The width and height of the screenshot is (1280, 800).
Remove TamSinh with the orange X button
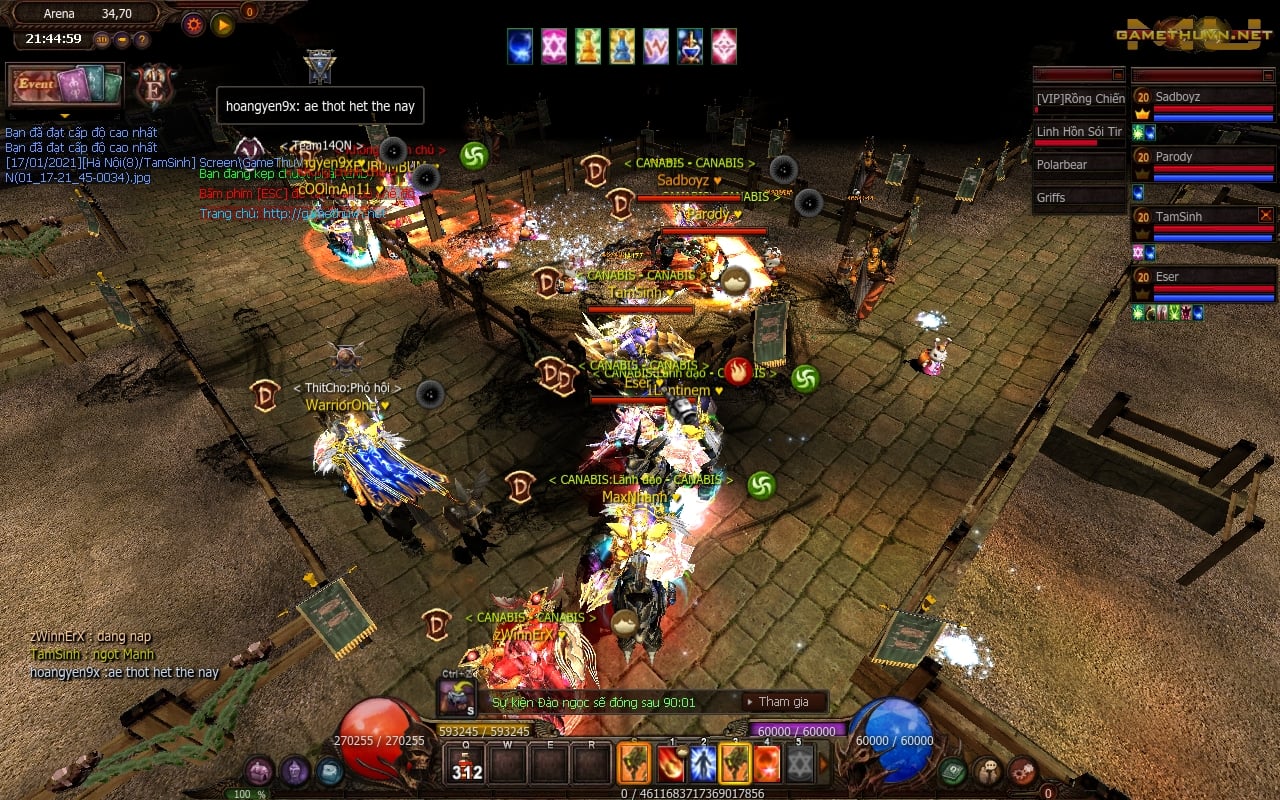(x=1266, y=215)
